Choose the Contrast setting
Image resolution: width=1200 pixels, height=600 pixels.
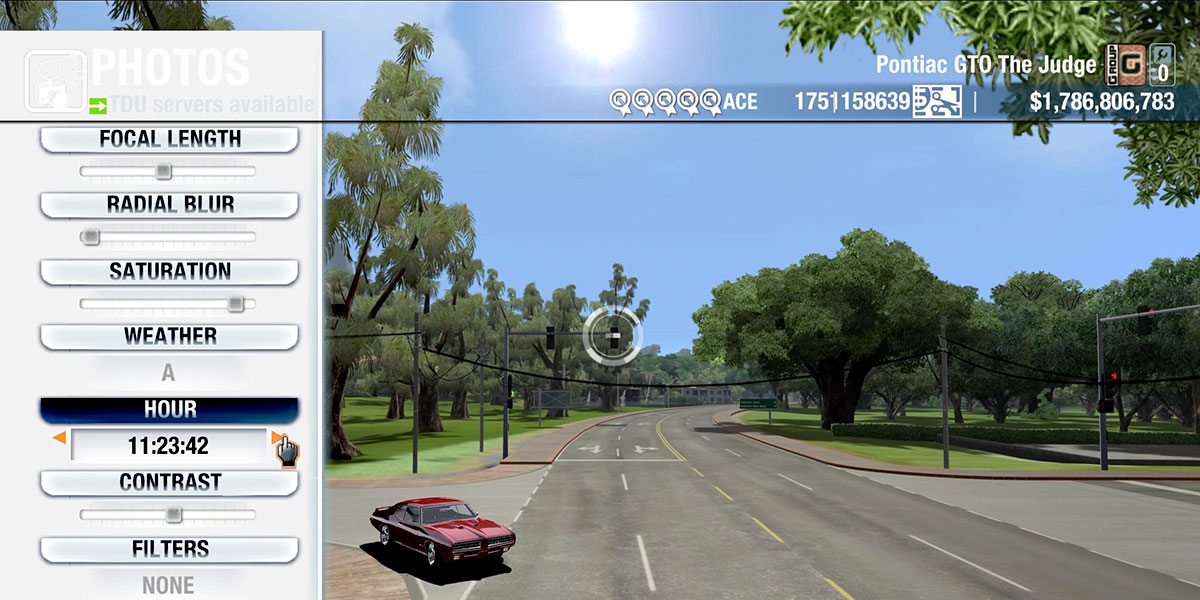coord(169,482)
